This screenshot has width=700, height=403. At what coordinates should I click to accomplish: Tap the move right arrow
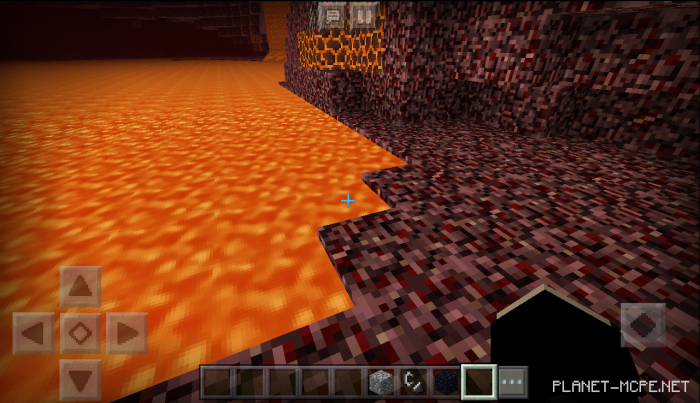coord(126,332)
